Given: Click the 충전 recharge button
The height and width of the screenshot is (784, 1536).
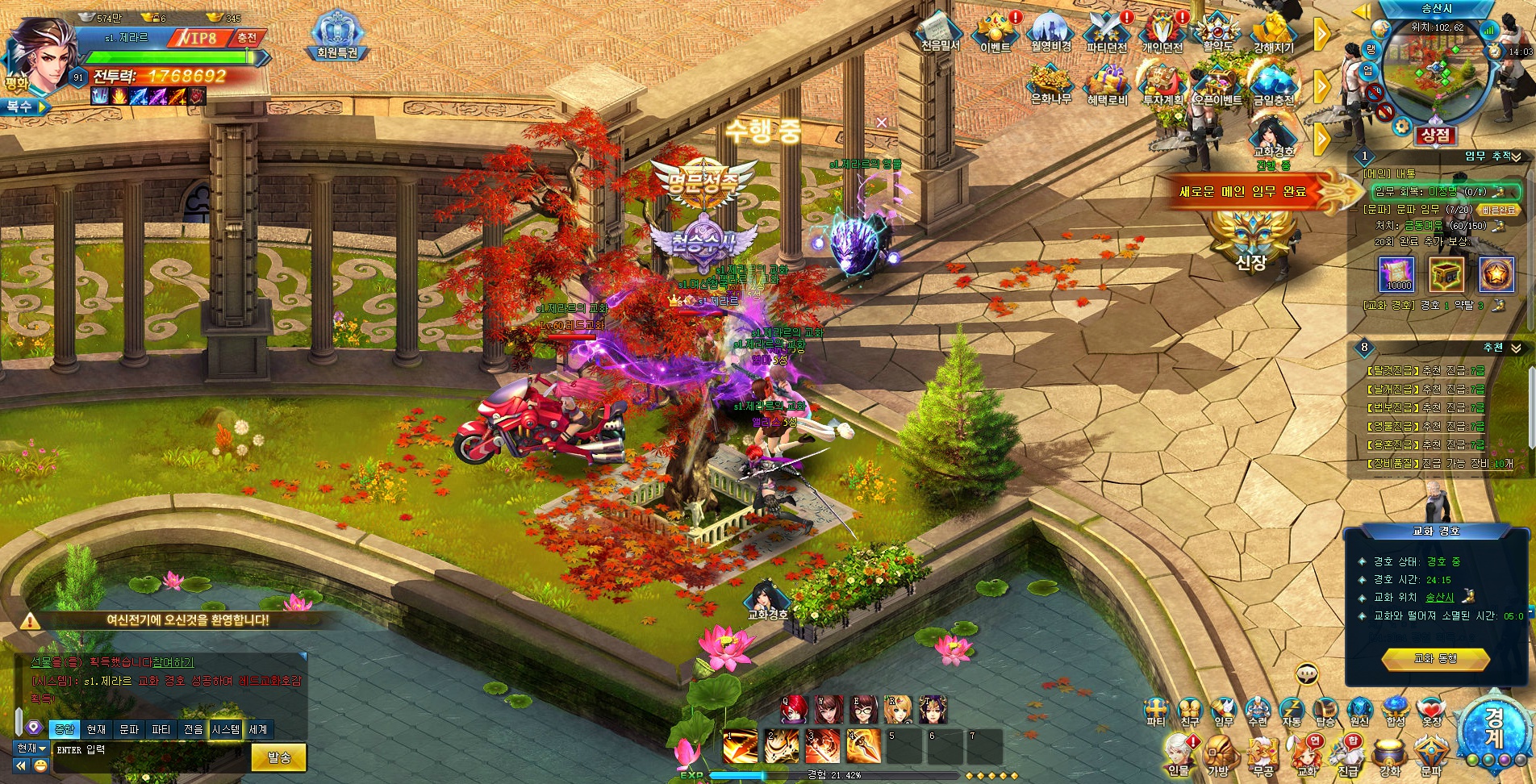Looking at the screenshot, I should pyautogui.click(x=247, y=38).
